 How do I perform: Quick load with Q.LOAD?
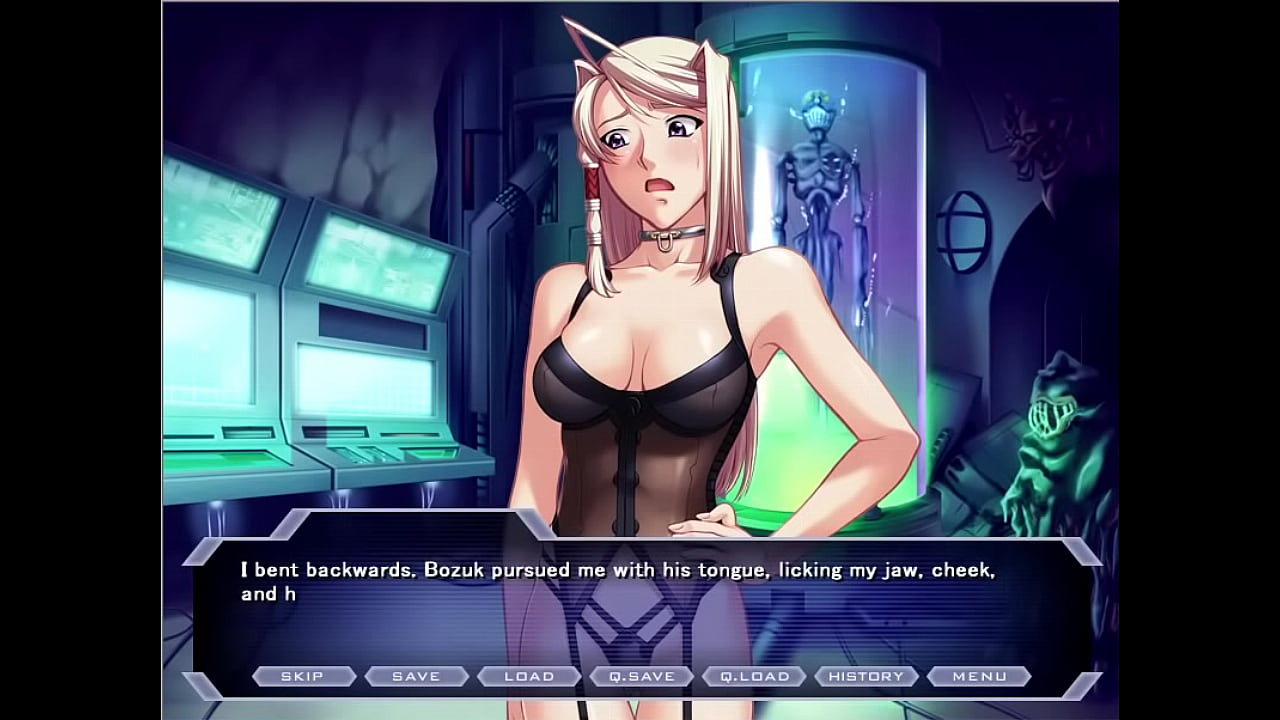point(755,677)
